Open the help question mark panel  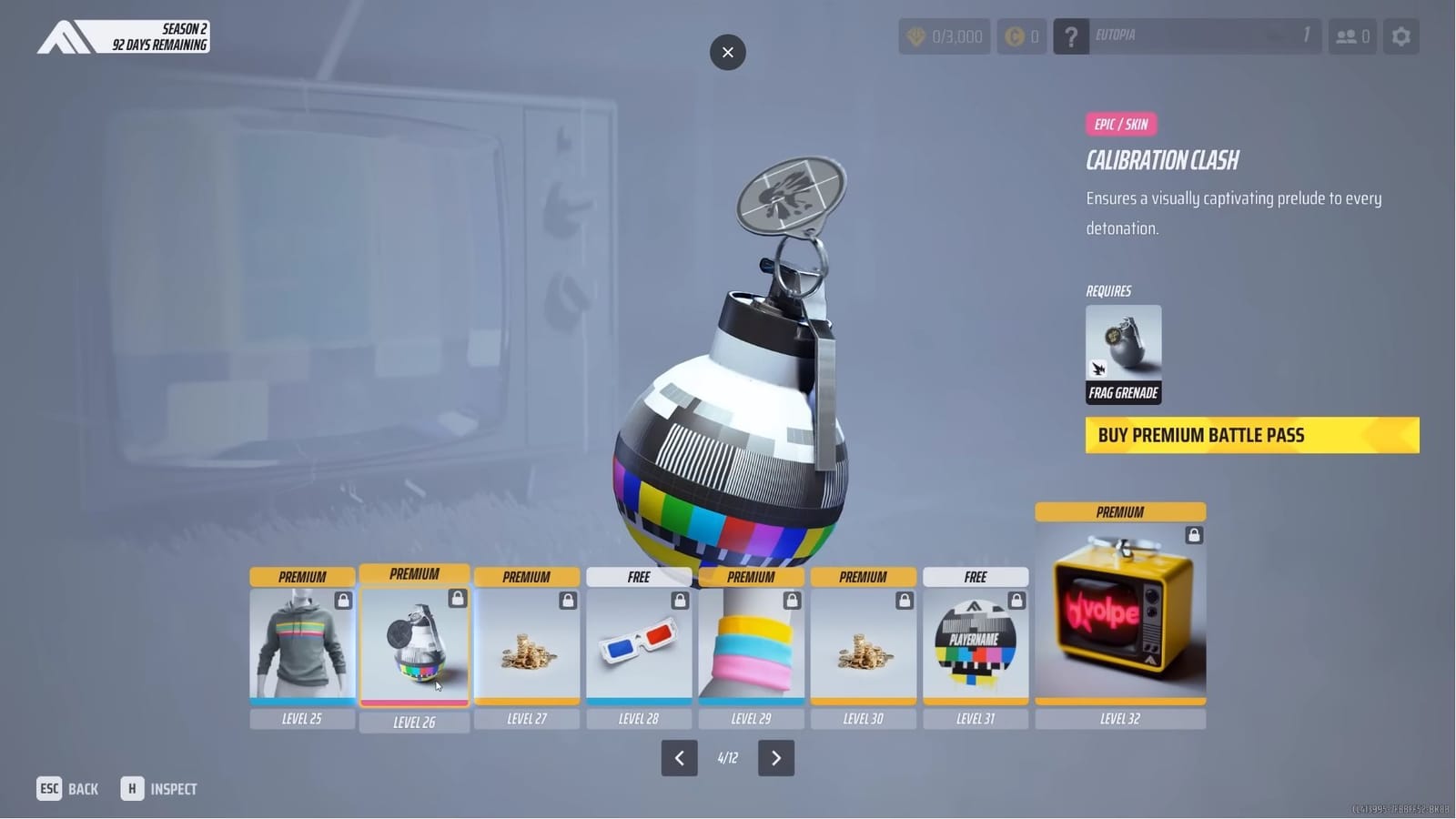(x=1071, y=36)
